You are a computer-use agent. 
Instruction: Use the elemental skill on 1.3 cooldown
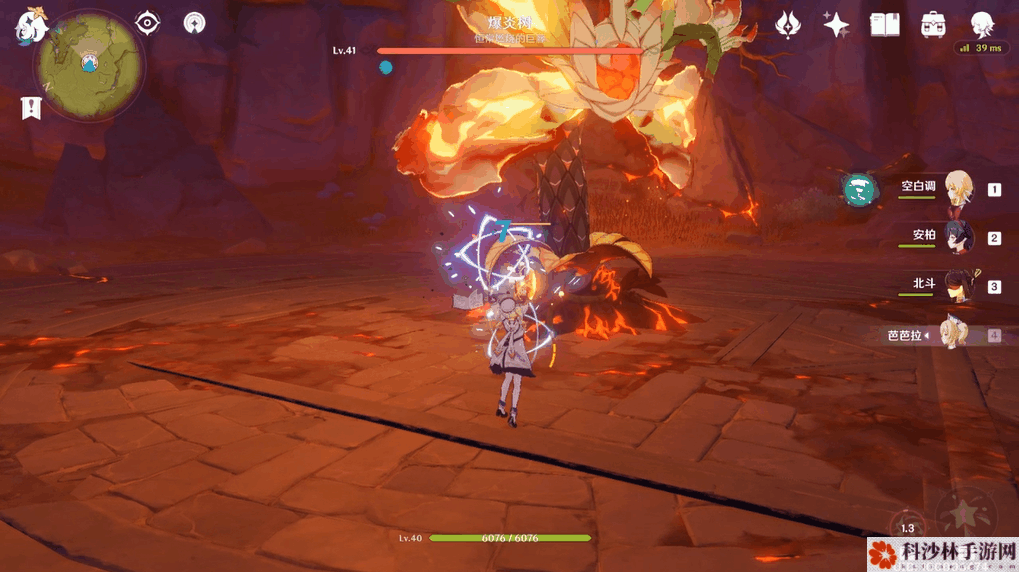click(907, 527)
